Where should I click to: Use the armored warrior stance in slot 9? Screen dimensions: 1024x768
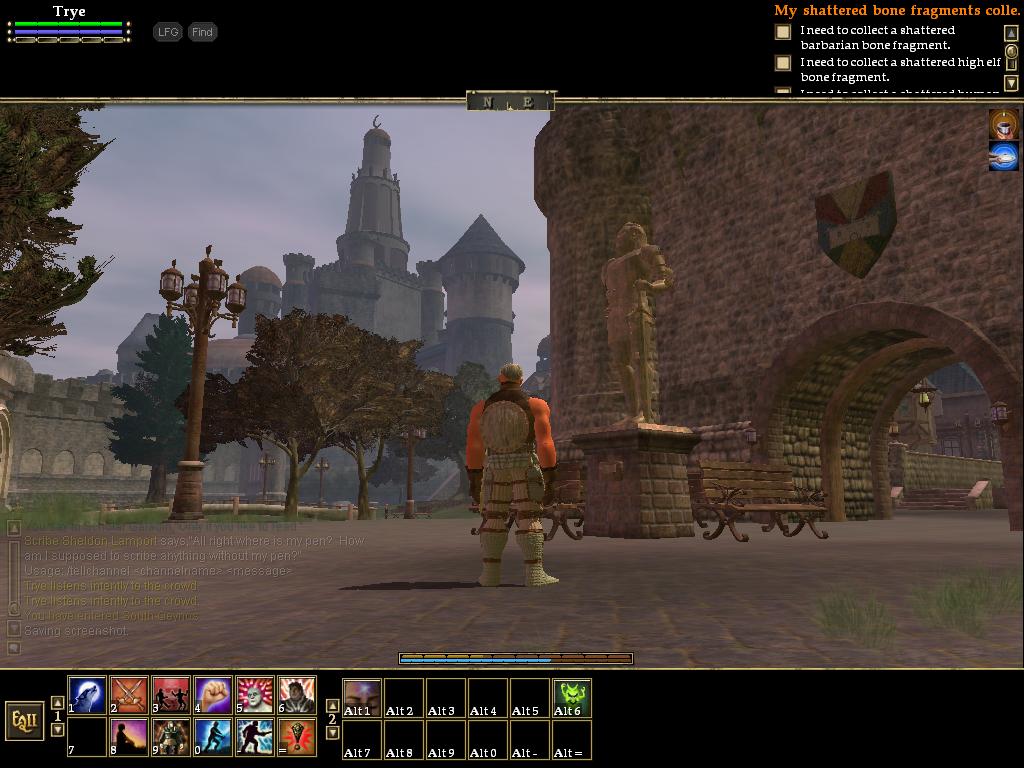click(x=171, y=738)
